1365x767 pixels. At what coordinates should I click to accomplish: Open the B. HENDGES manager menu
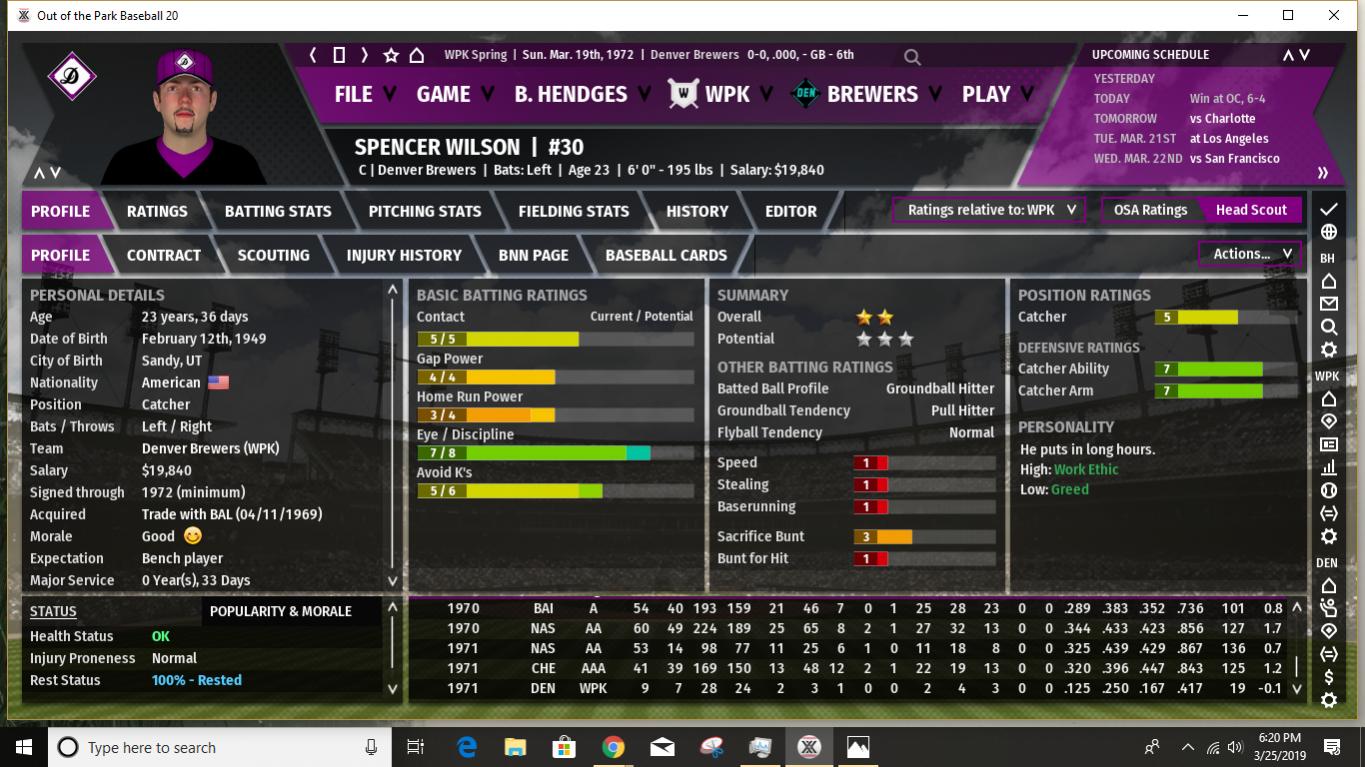coord(570,94)
